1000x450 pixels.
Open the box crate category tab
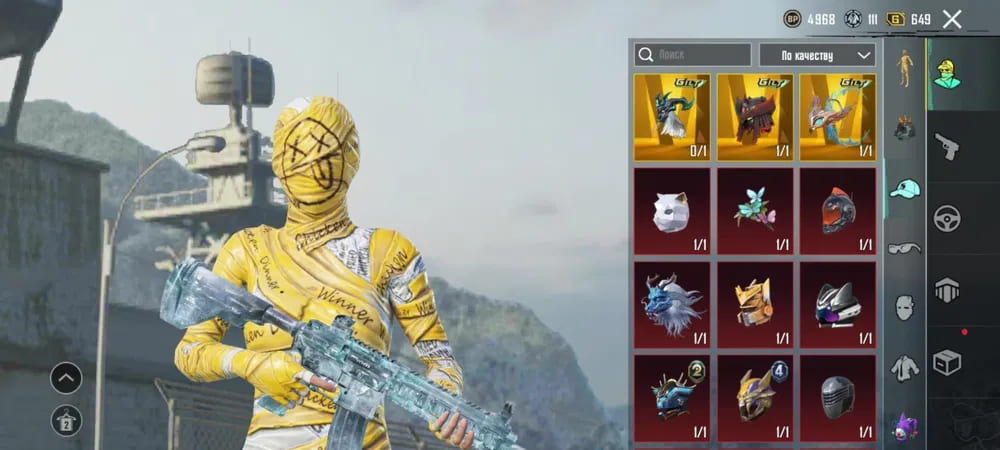(x=947, y=362)
